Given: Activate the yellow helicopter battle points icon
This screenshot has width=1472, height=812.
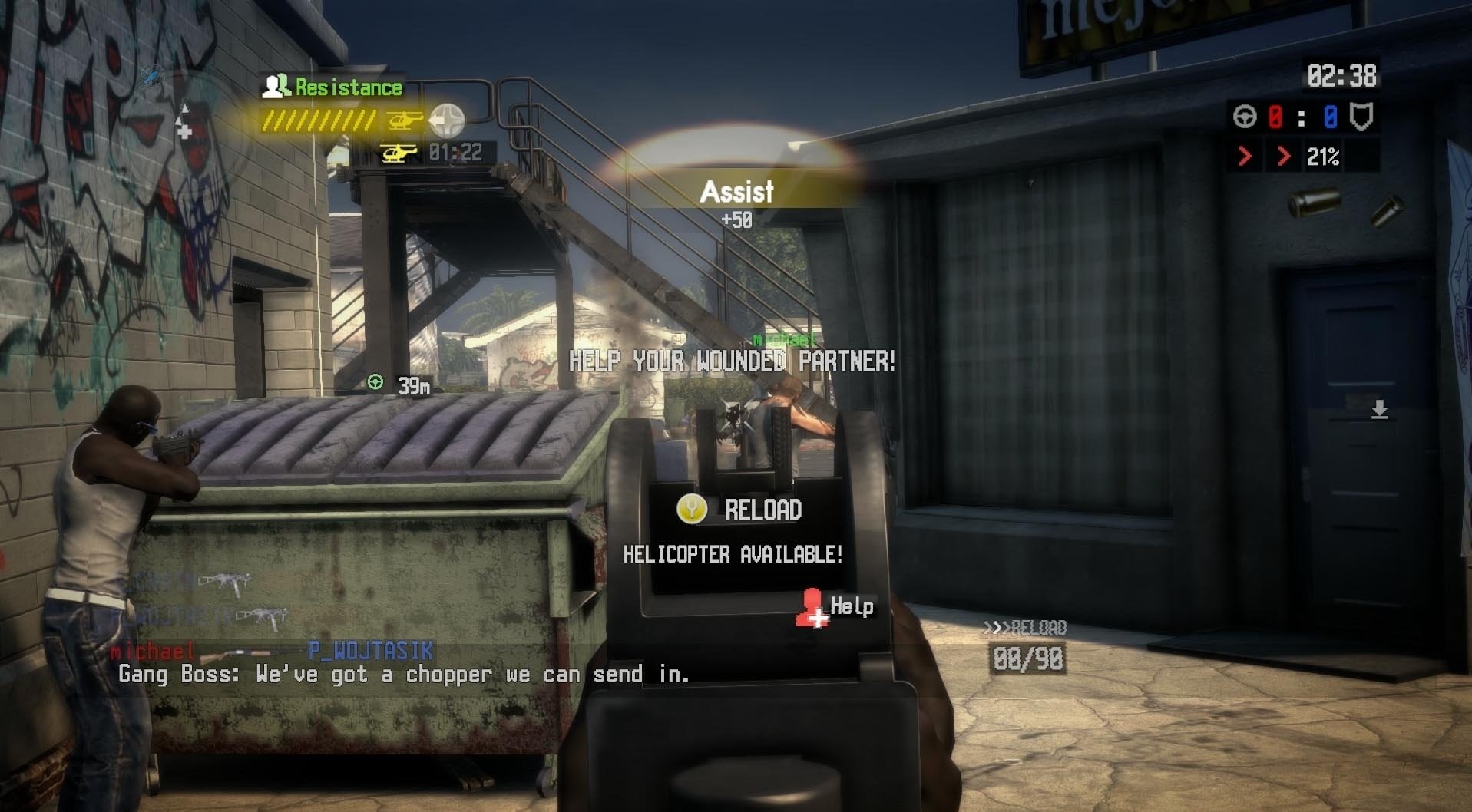Looking at the screenshot, I should point(405,120).
